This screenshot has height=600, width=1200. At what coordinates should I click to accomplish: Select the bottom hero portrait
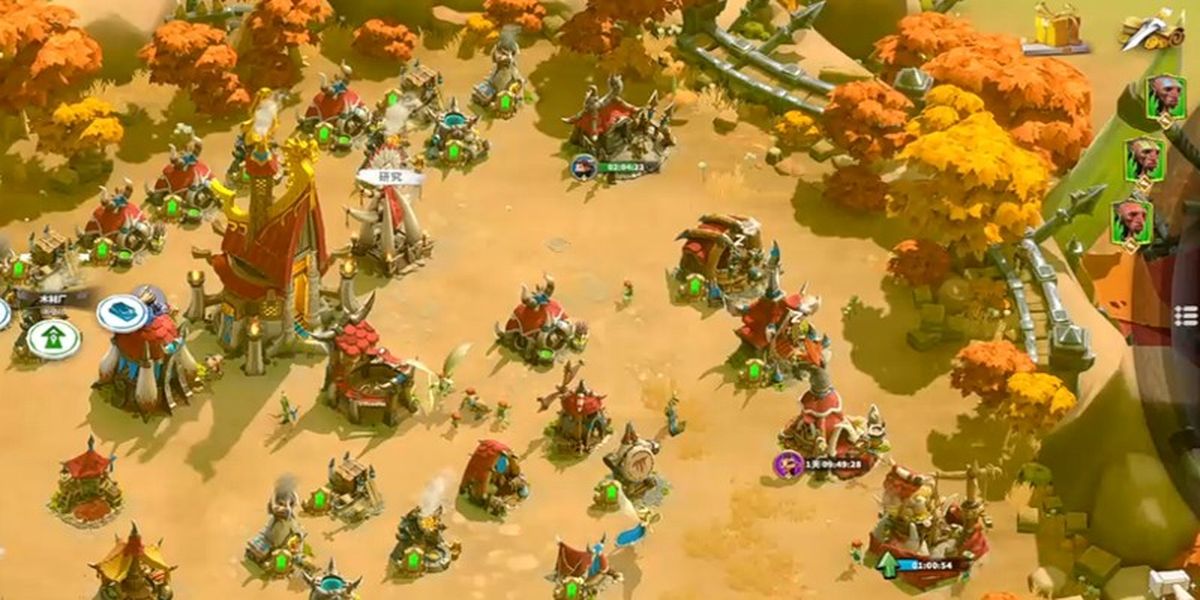[1132, 221]
